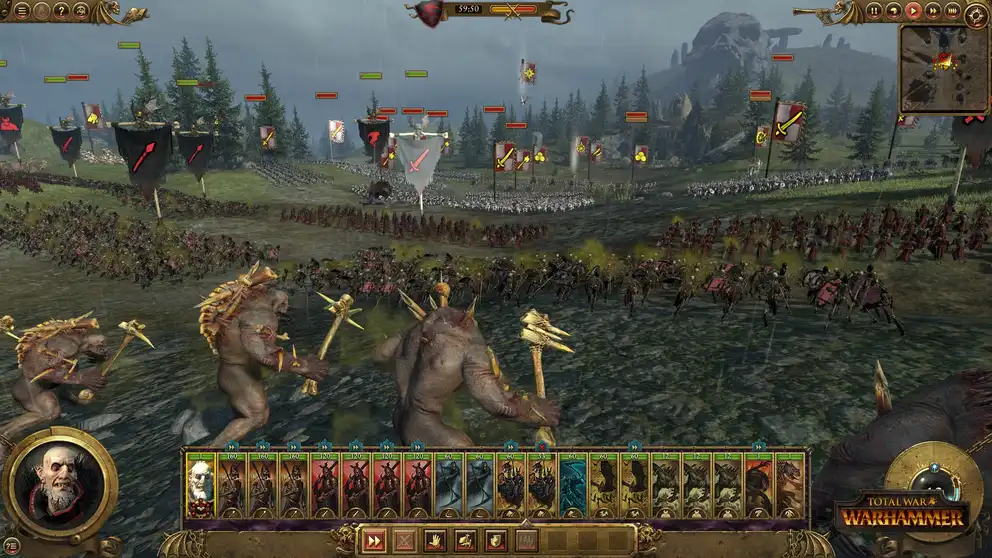Select the teal-coloured unit card
The height and width of the screenshot is (558, 992).
tap(573, 485)
